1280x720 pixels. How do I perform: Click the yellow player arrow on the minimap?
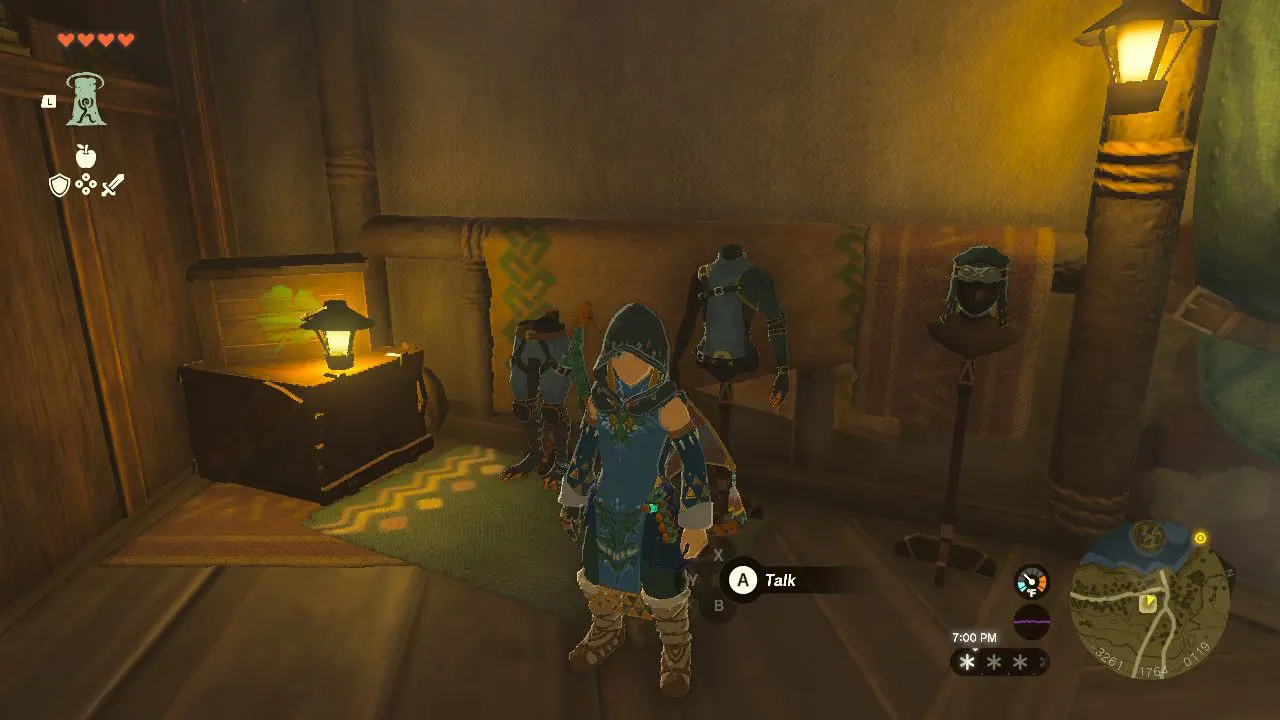click(x=1150, y=600)
